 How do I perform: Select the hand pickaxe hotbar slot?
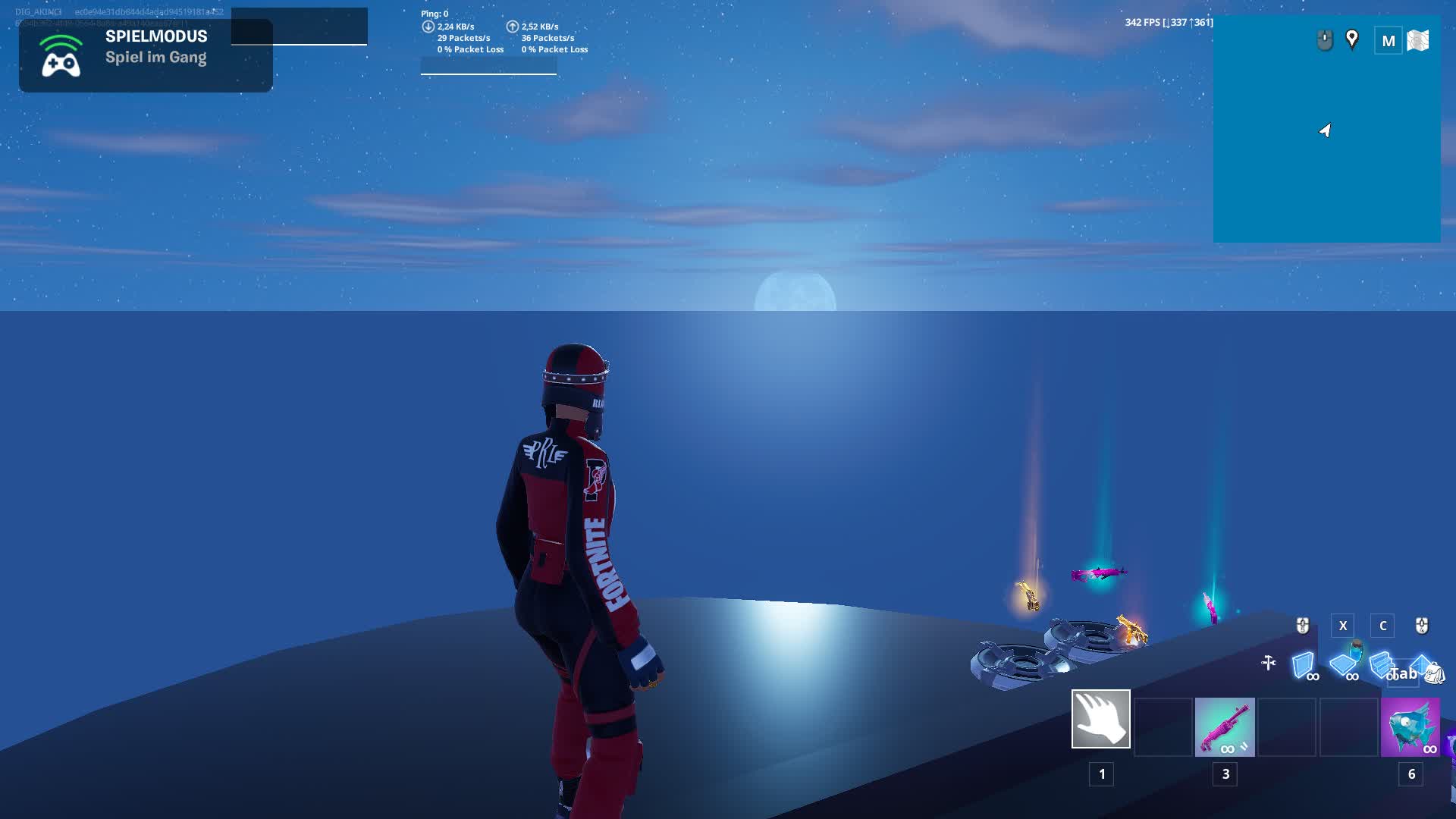tap(1100, 719)
